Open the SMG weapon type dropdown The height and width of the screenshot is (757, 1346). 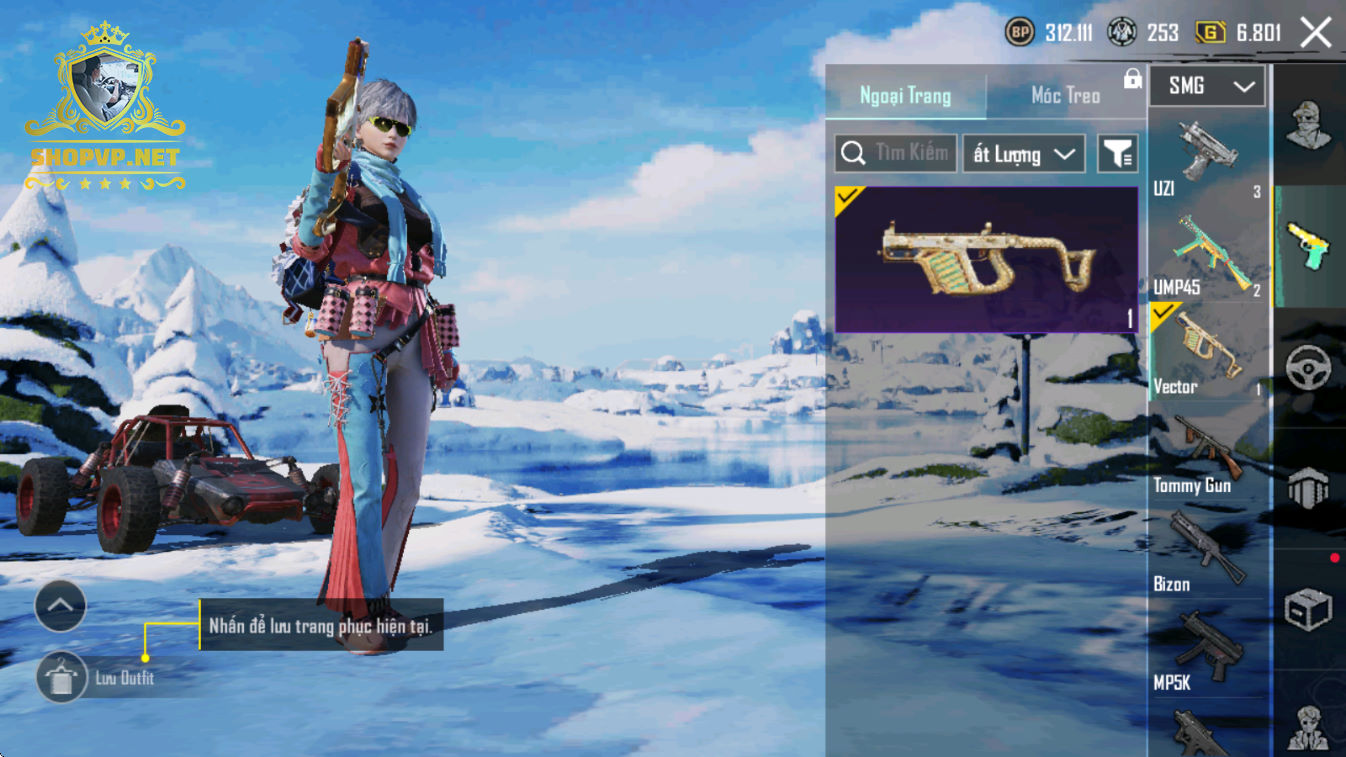(1207, 87)
